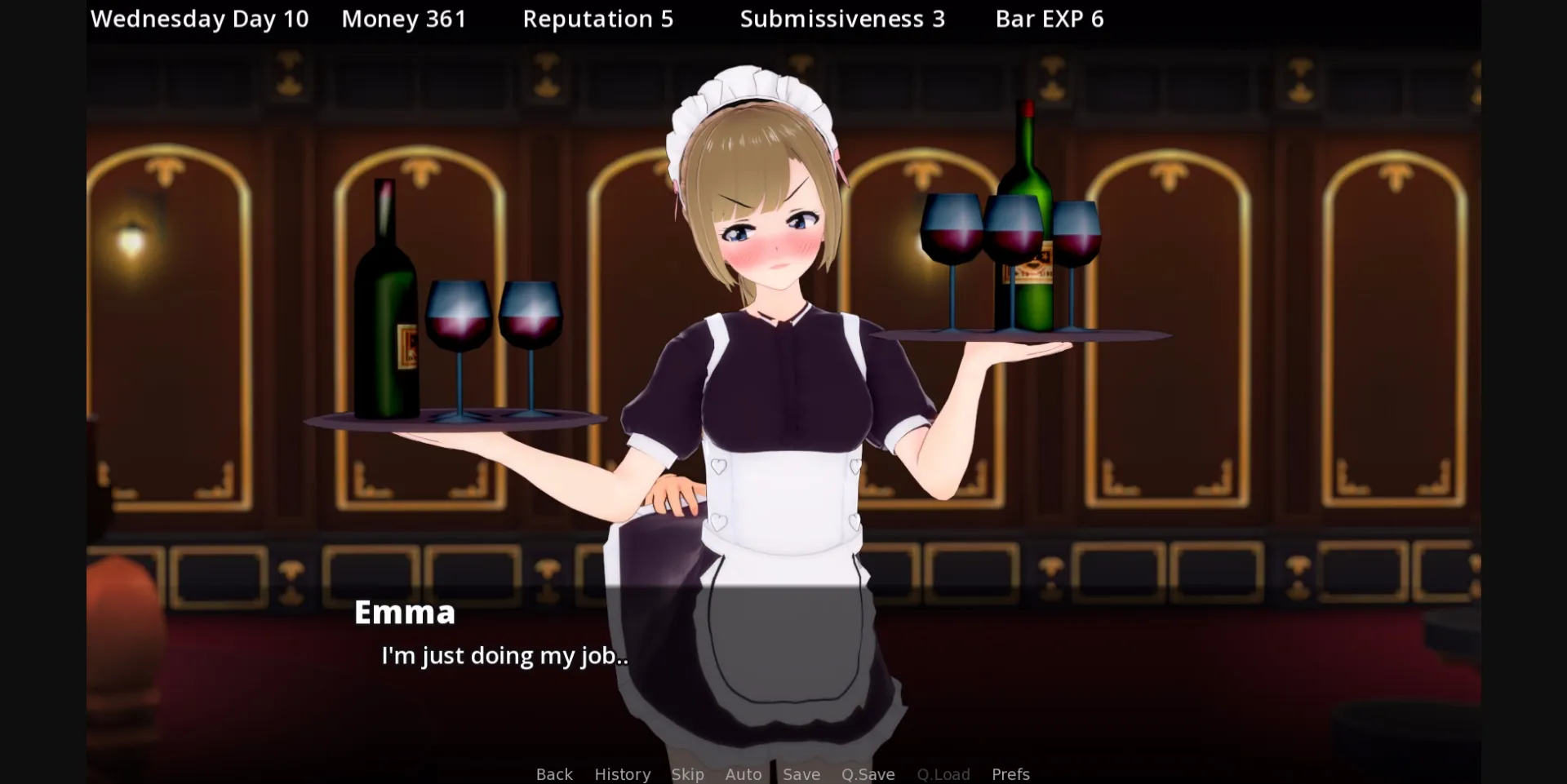Open the Prefs settings menu
Viewport: 1567px width, 784px height.
click(1010, 774)
